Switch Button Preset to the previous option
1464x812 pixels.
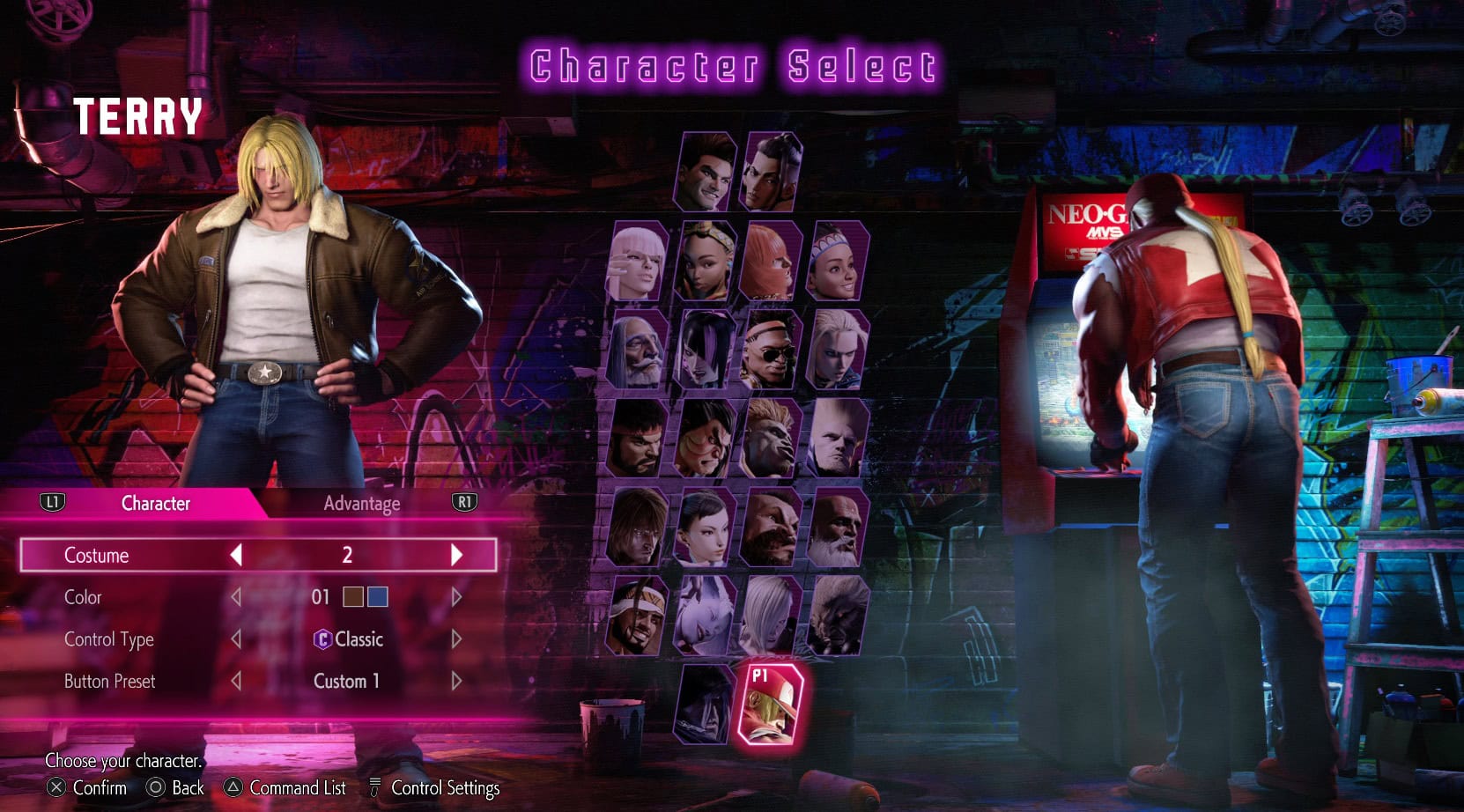click(236, 682)
